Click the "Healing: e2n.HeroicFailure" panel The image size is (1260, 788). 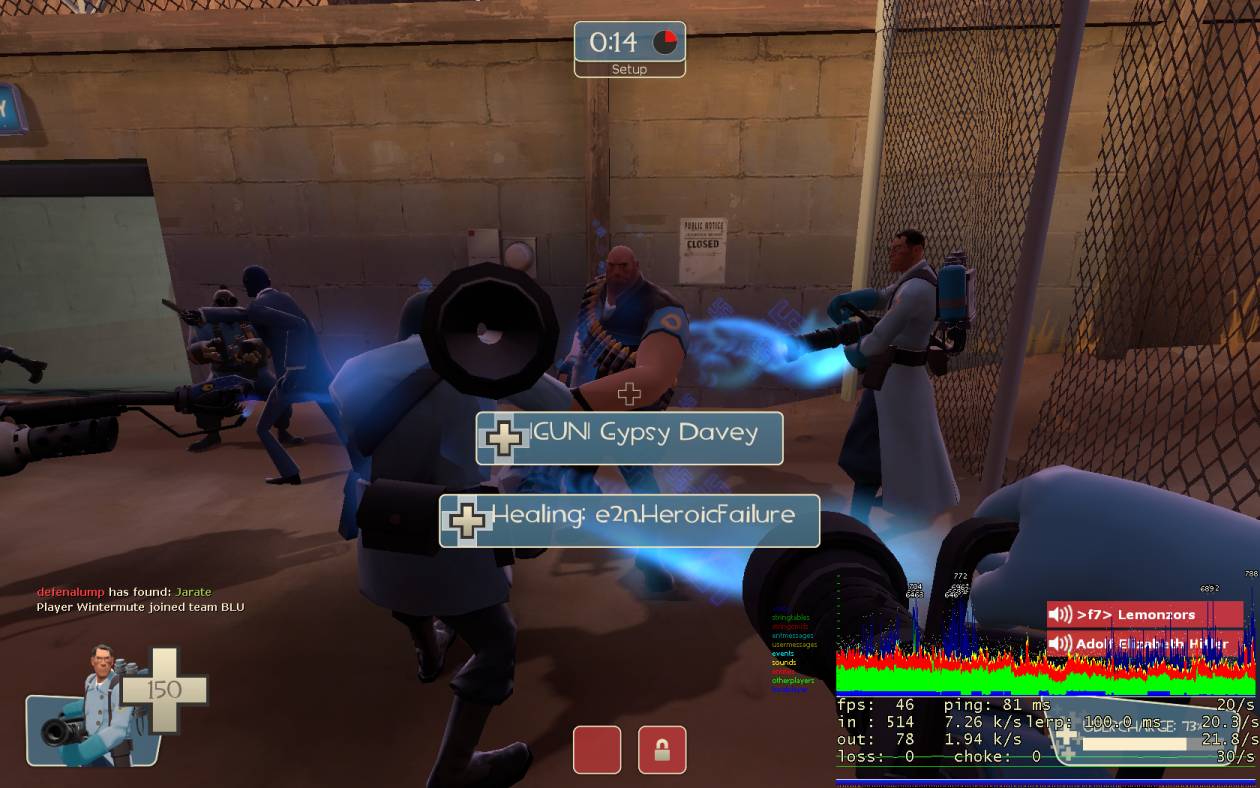629,520
